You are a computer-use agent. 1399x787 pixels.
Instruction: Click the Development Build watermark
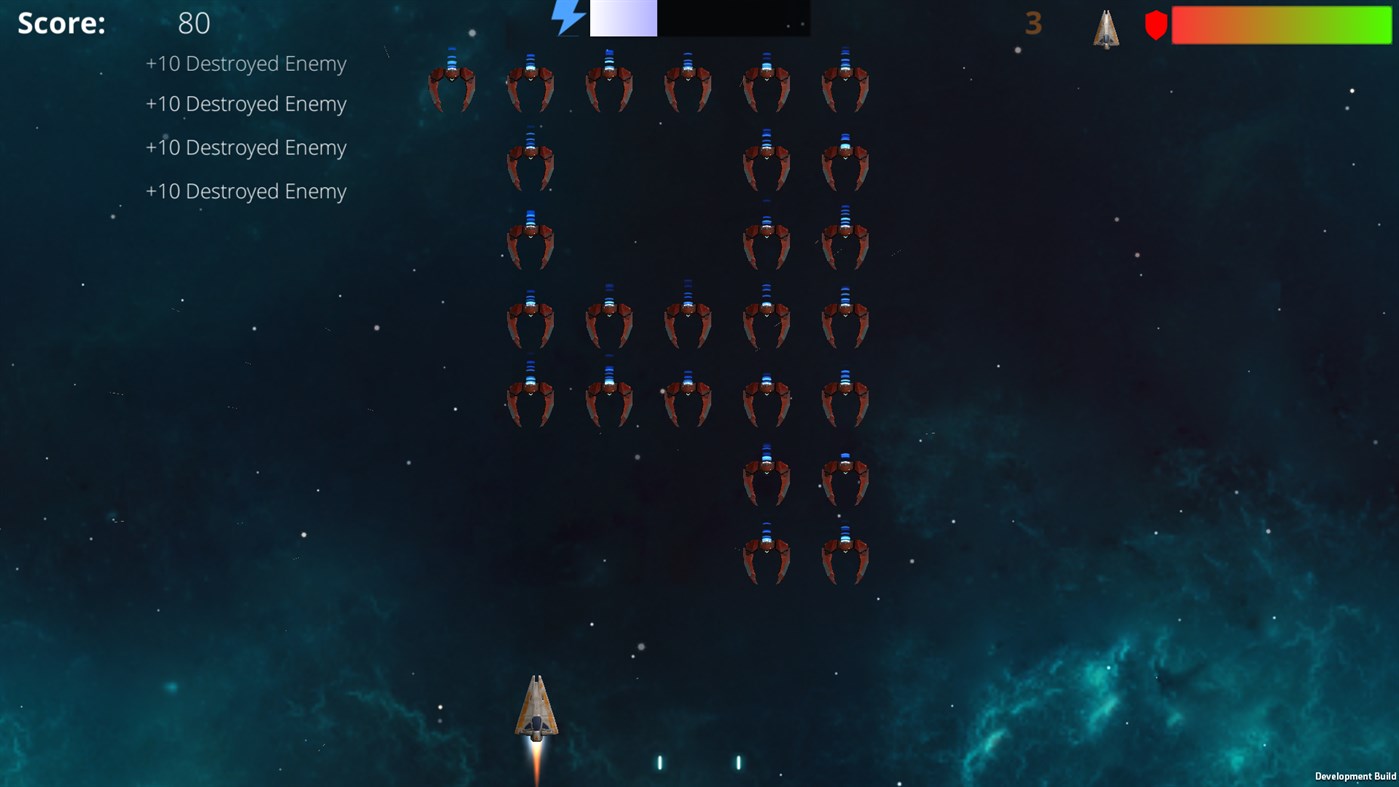[x=1355, y=776]
